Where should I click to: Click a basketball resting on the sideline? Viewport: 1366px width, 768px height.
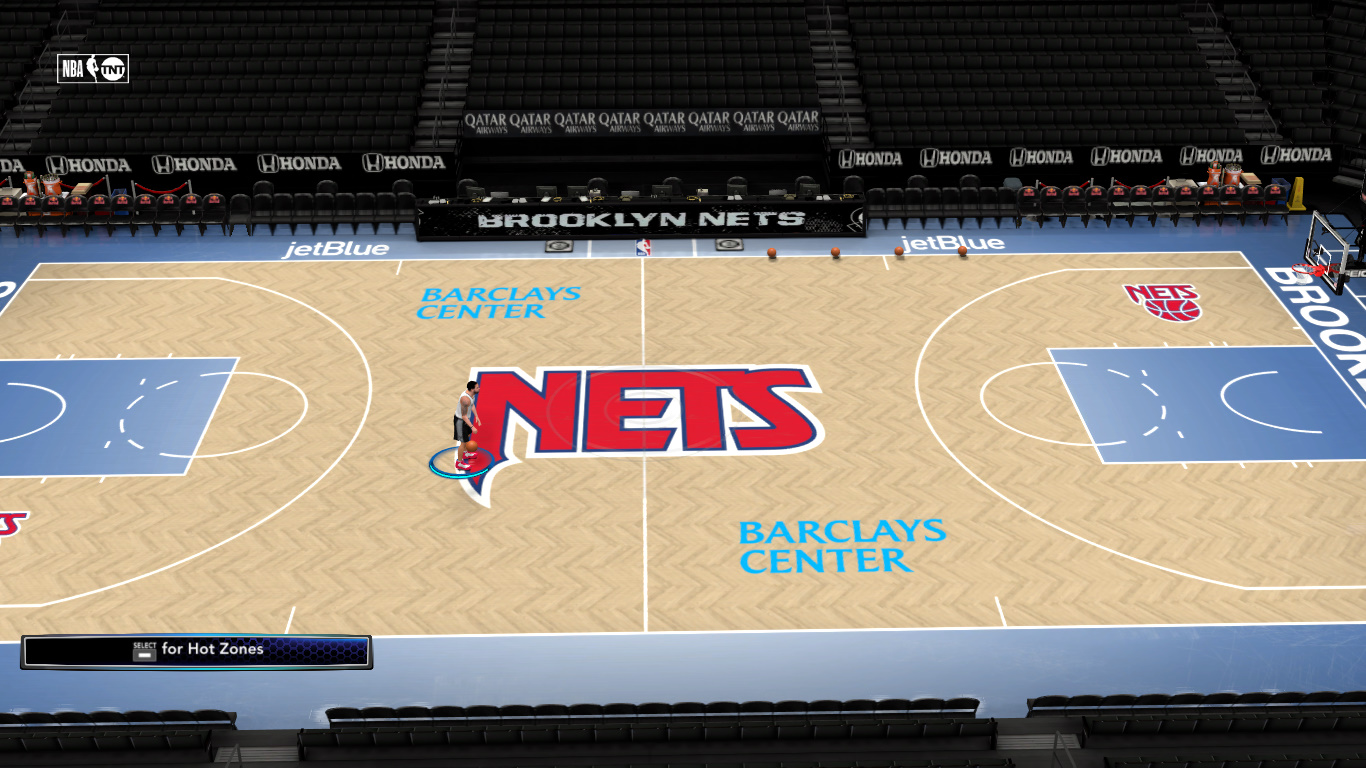pos(770,252)
